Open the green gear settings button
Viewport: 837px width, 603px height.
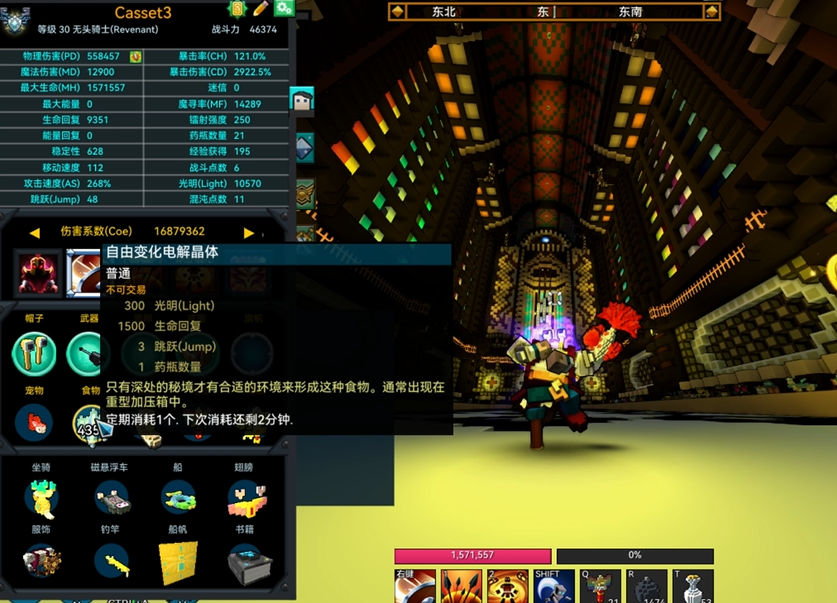(x=284, y=9)
